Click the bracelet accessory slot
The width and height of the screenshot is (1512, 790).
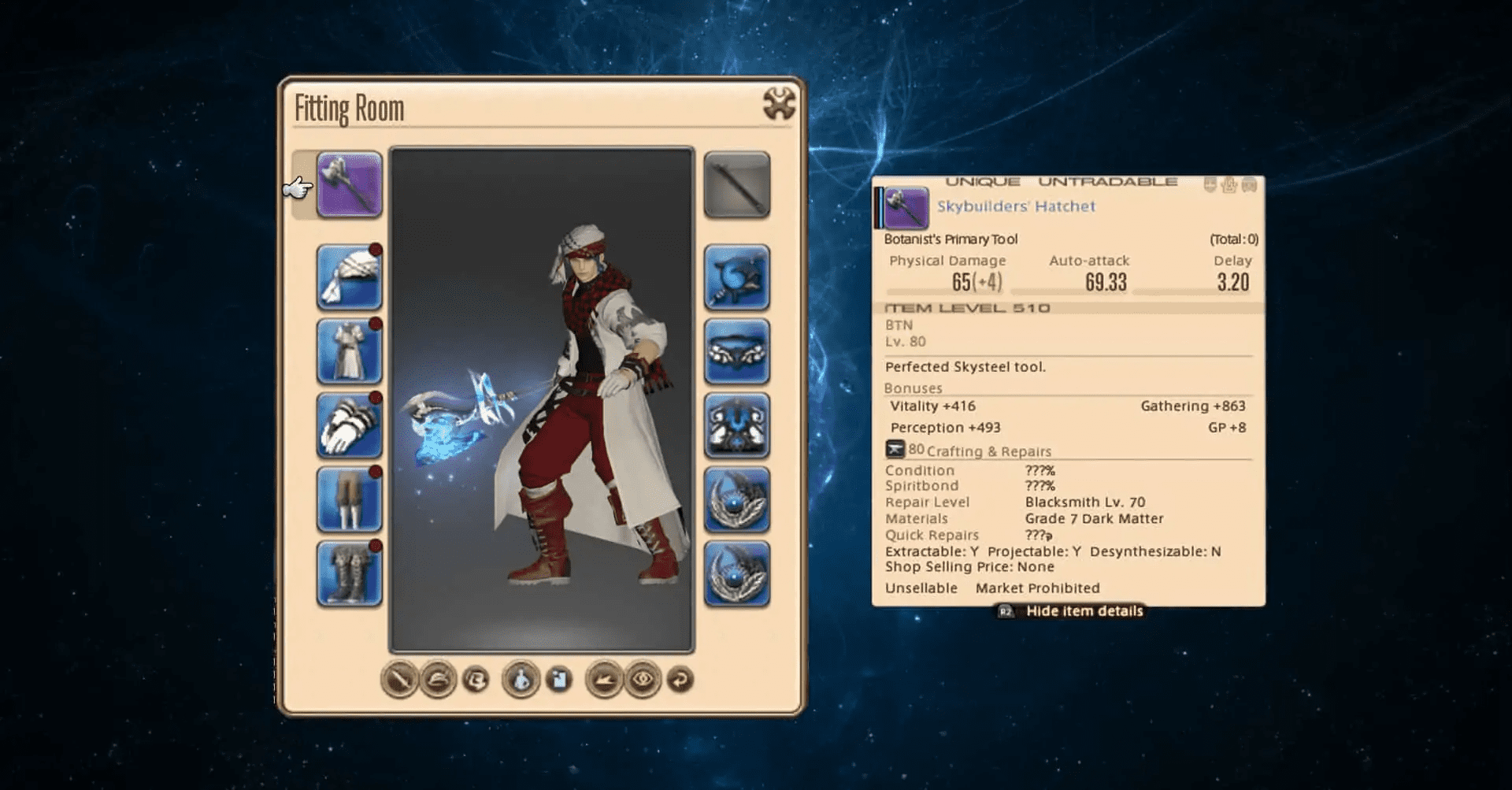[x=737, y=426]
